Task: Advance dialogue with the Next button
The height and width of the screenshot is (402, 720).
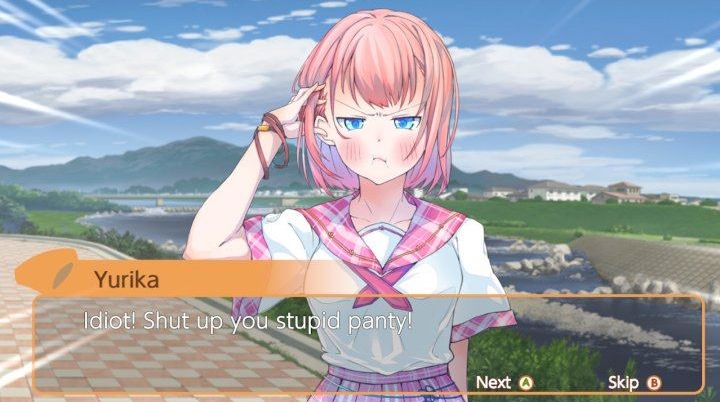Action: pyautogui.click(x=505, y=382)
